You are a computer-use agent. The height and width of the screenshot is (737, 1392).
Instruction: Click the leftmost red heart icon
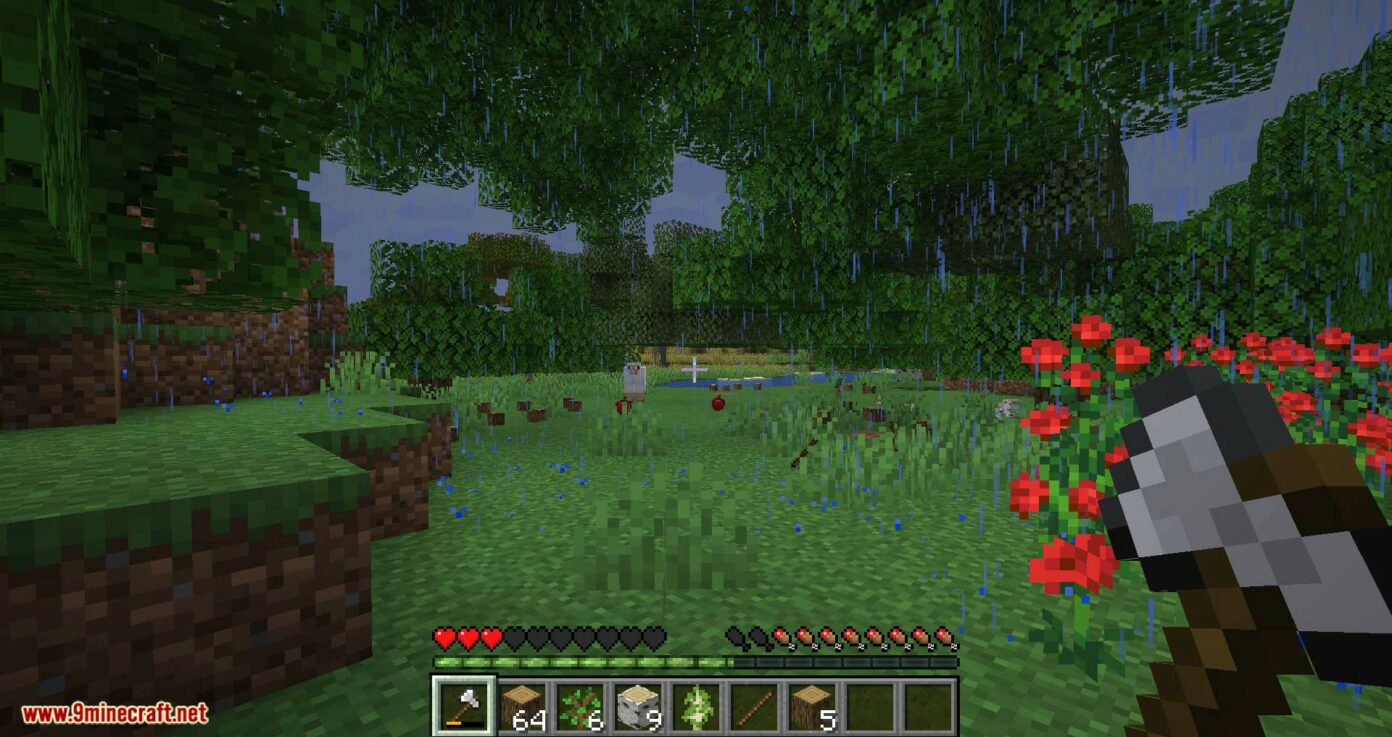tap(444, 634)
